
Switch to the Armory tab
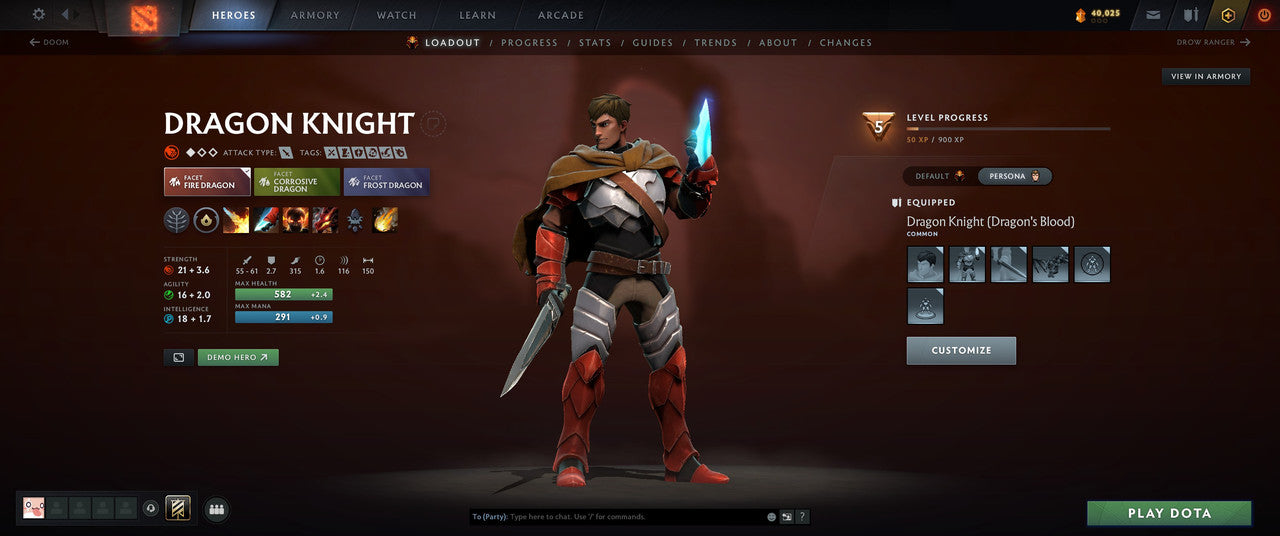coord(315,16)
